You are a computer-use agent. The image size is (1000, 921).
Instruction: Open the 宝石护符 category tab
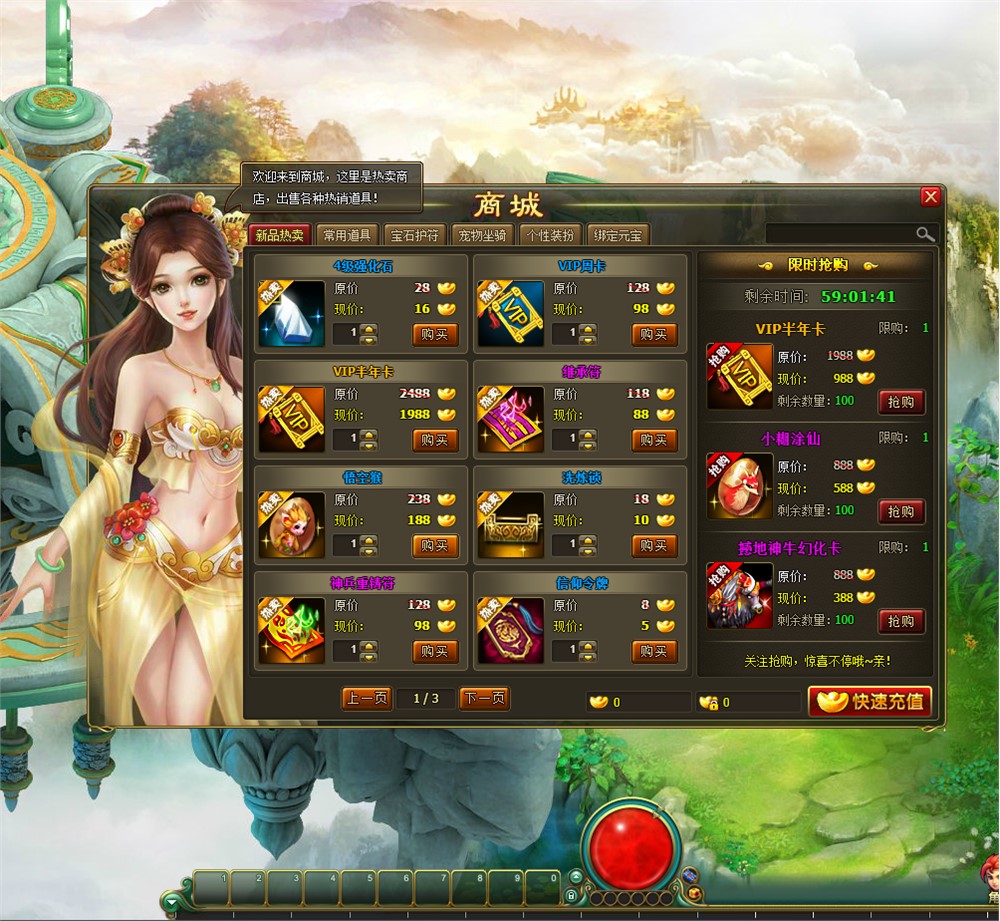[x=414, y=236]
